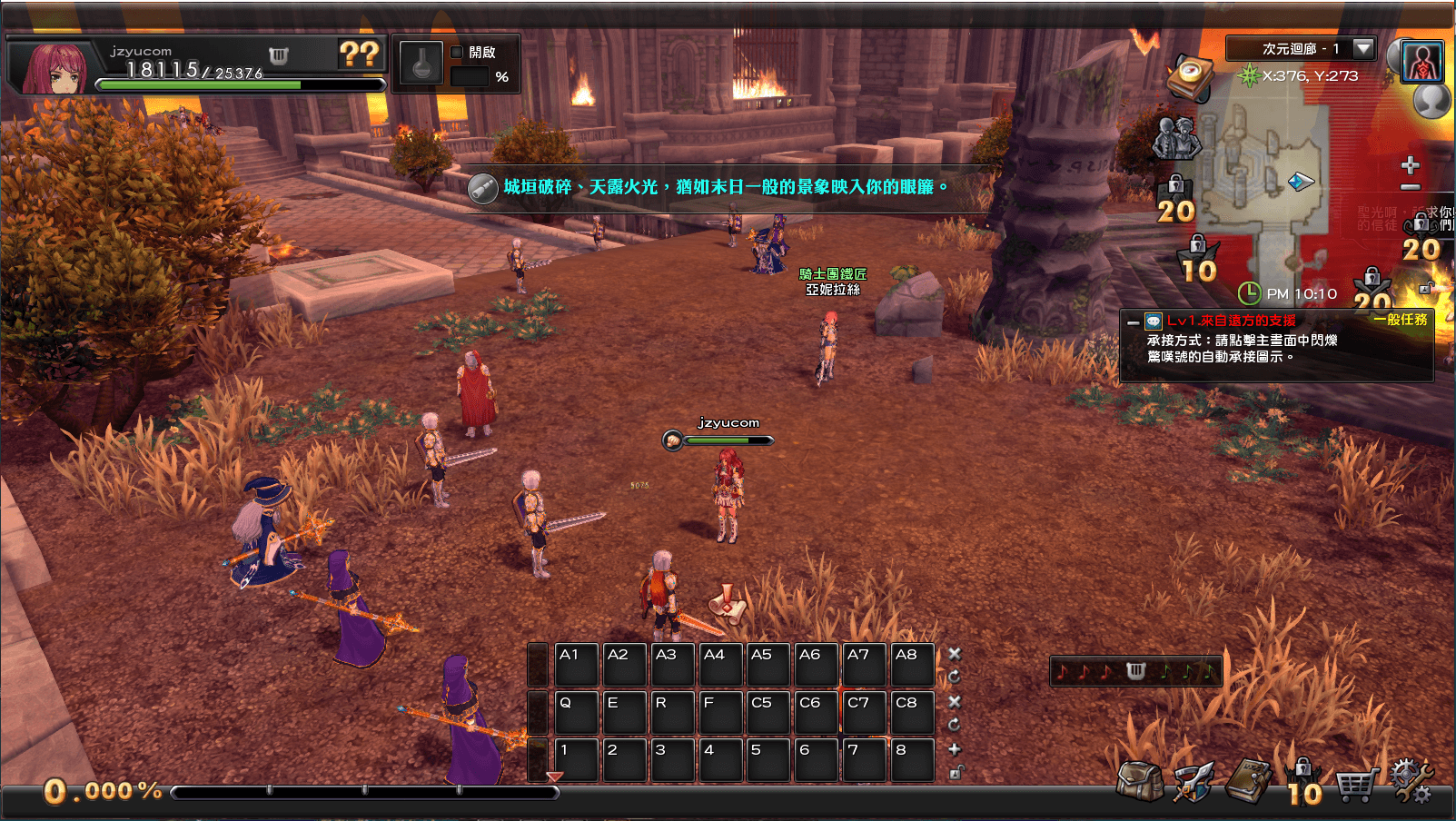Image resolution: width=1456 pixels, height=821 pixels.
Task: Click the X to clear the hotbar row
Action: 955,653
